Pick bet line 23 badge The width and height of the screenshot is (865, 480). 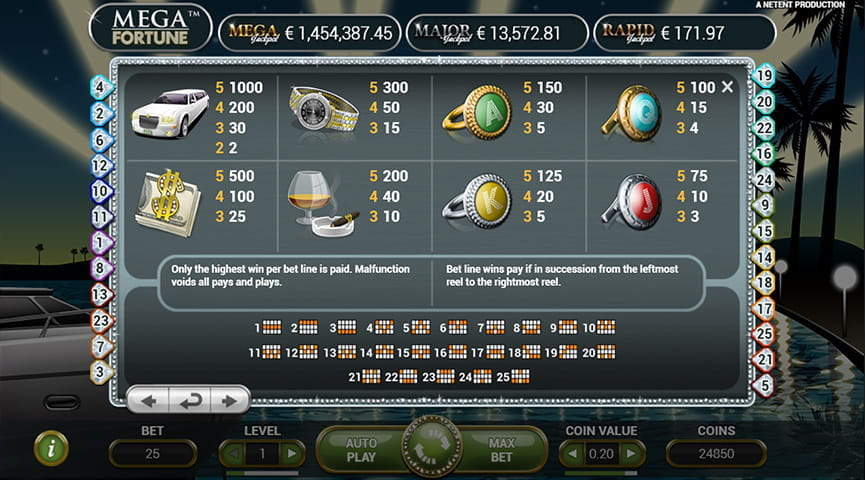pos(100,320)
